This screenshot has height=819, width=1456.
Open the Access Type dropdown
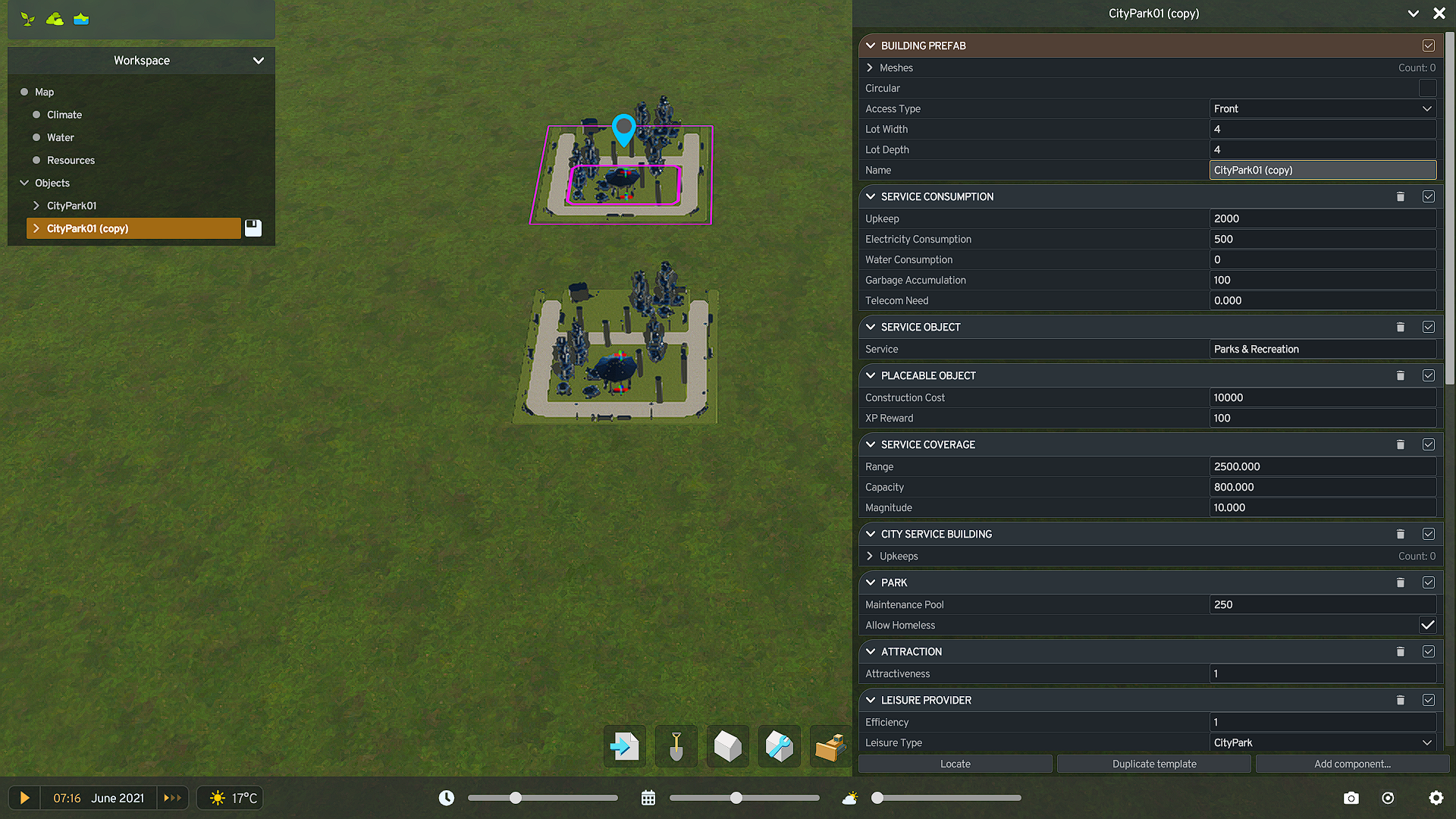point(1323,108)
